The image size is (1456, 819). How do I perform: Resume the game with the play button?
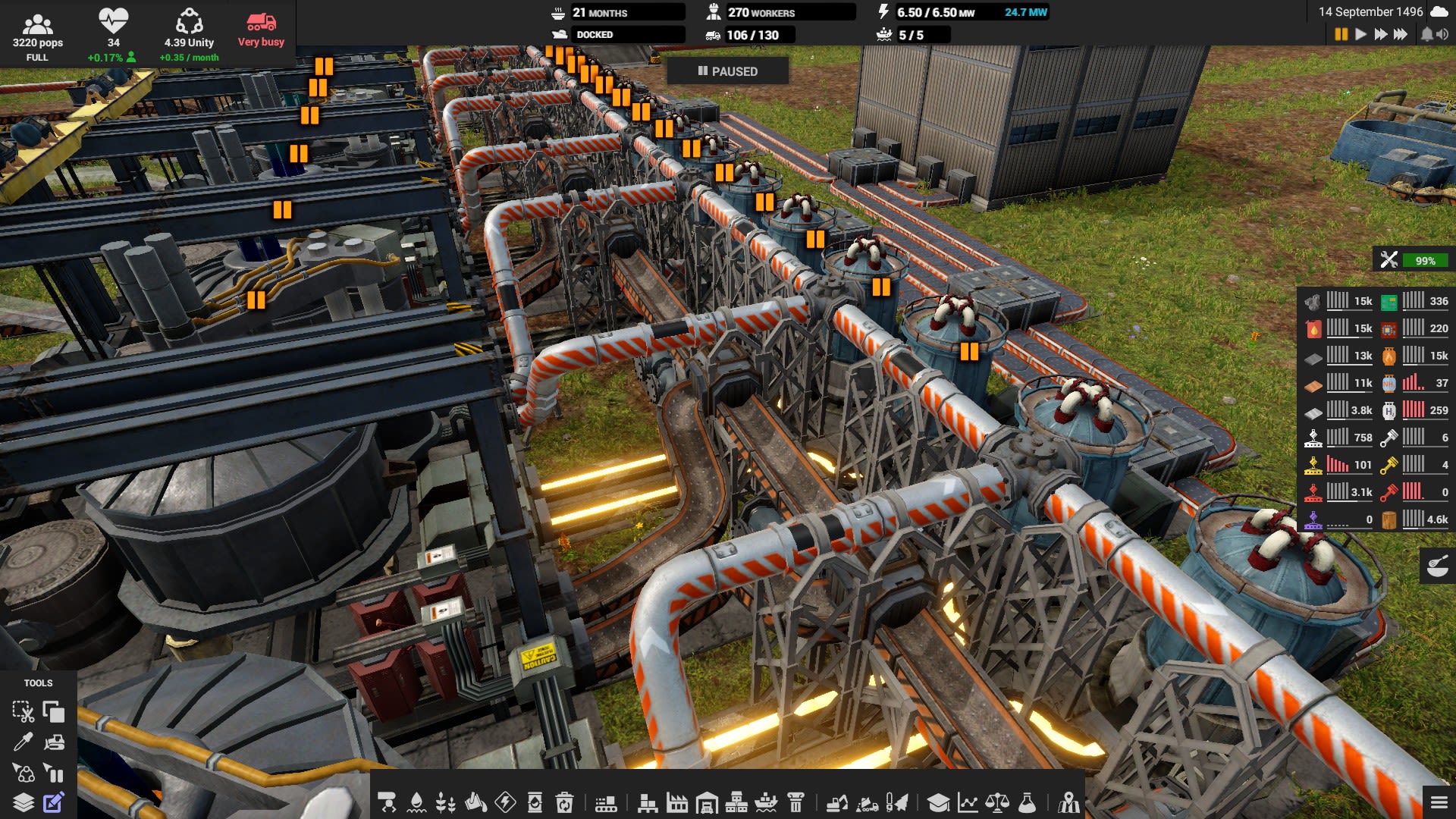[1361, 33]
